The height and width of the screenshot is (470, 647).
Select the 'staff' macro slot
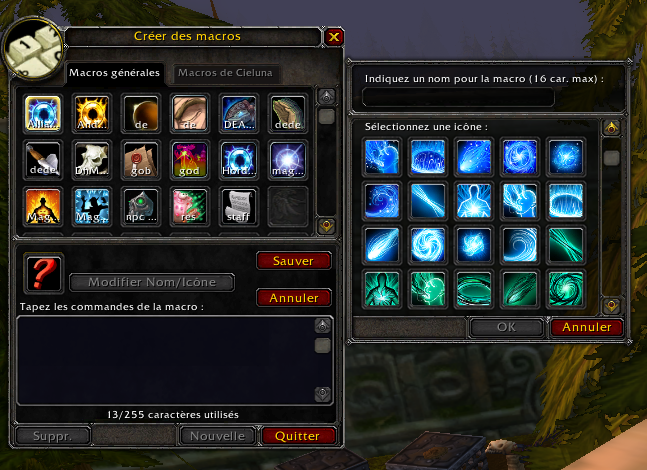(239, 203)
